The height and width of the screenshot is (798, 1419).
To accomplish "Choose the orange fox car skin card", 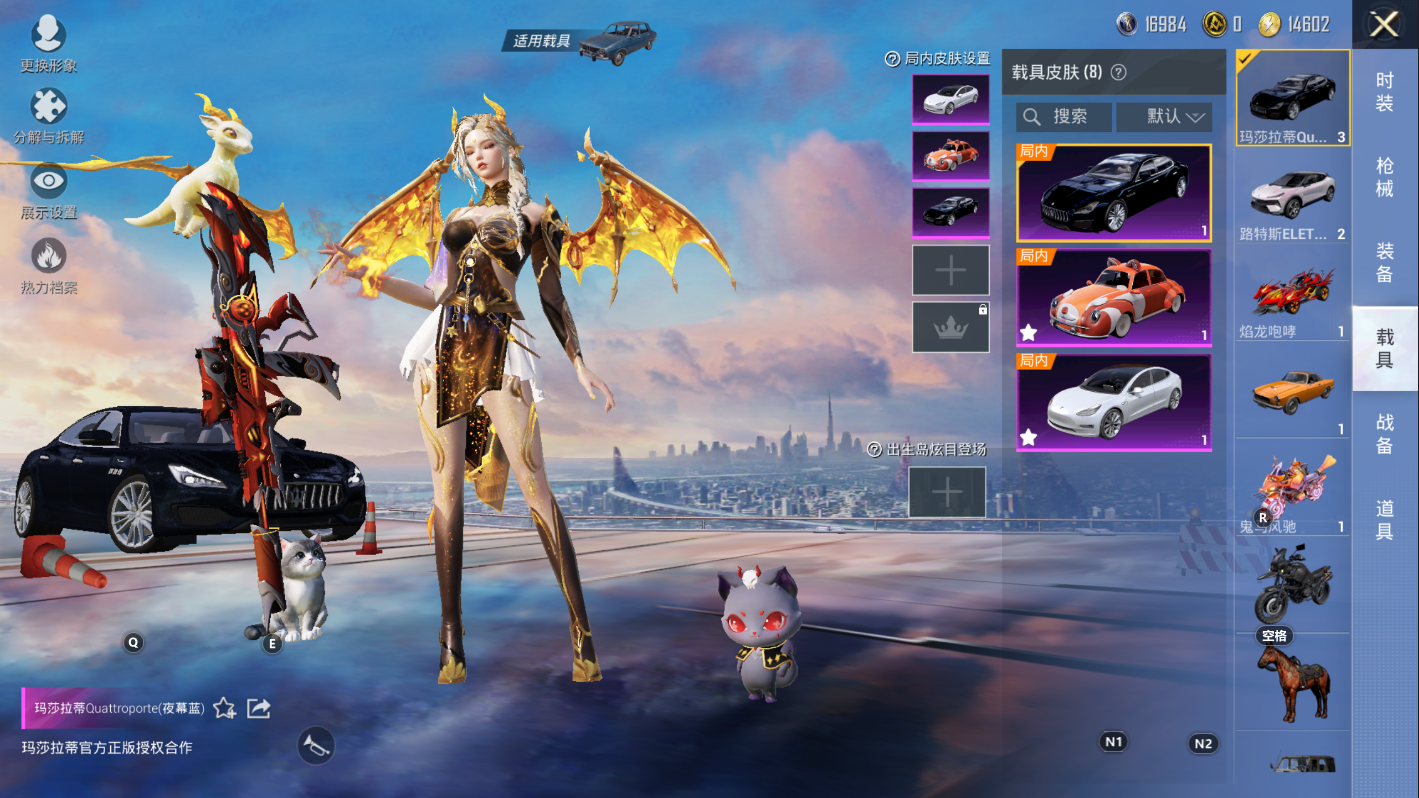I will pyautogui.click(x=1113, y=297).
